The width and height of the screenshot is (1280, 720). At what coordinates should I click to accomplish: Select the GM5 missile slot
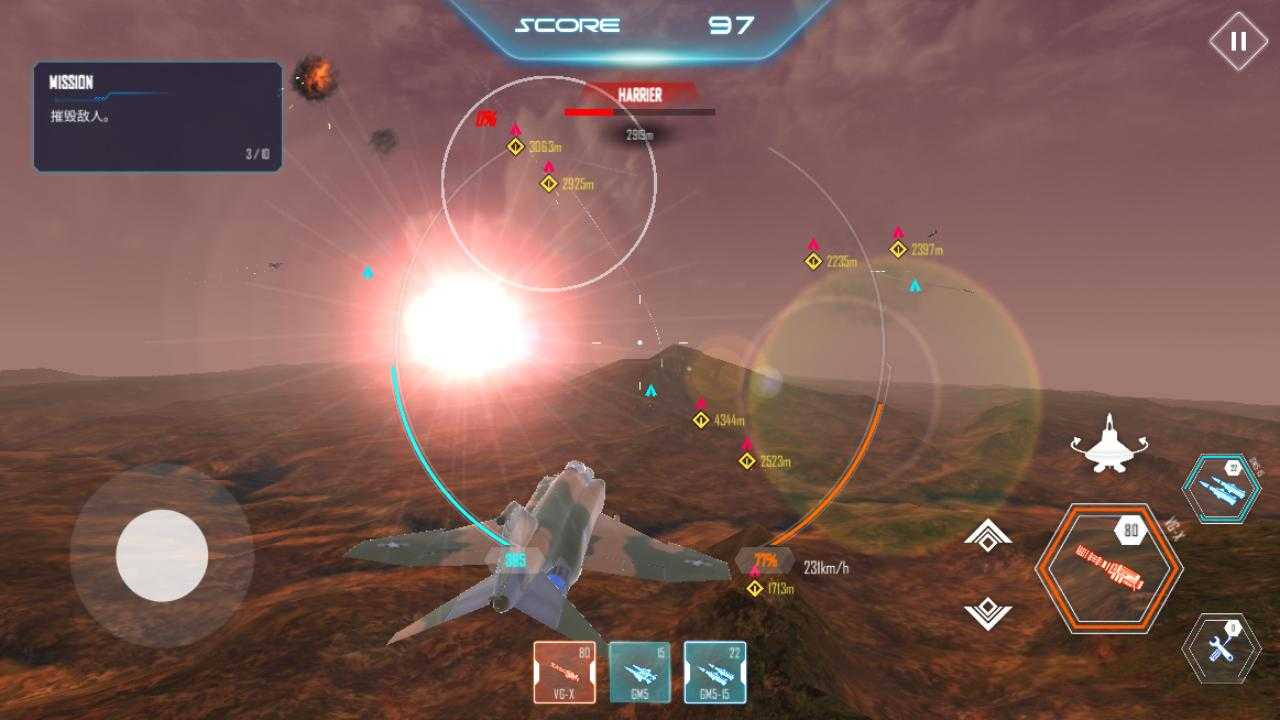pos(640,672)
